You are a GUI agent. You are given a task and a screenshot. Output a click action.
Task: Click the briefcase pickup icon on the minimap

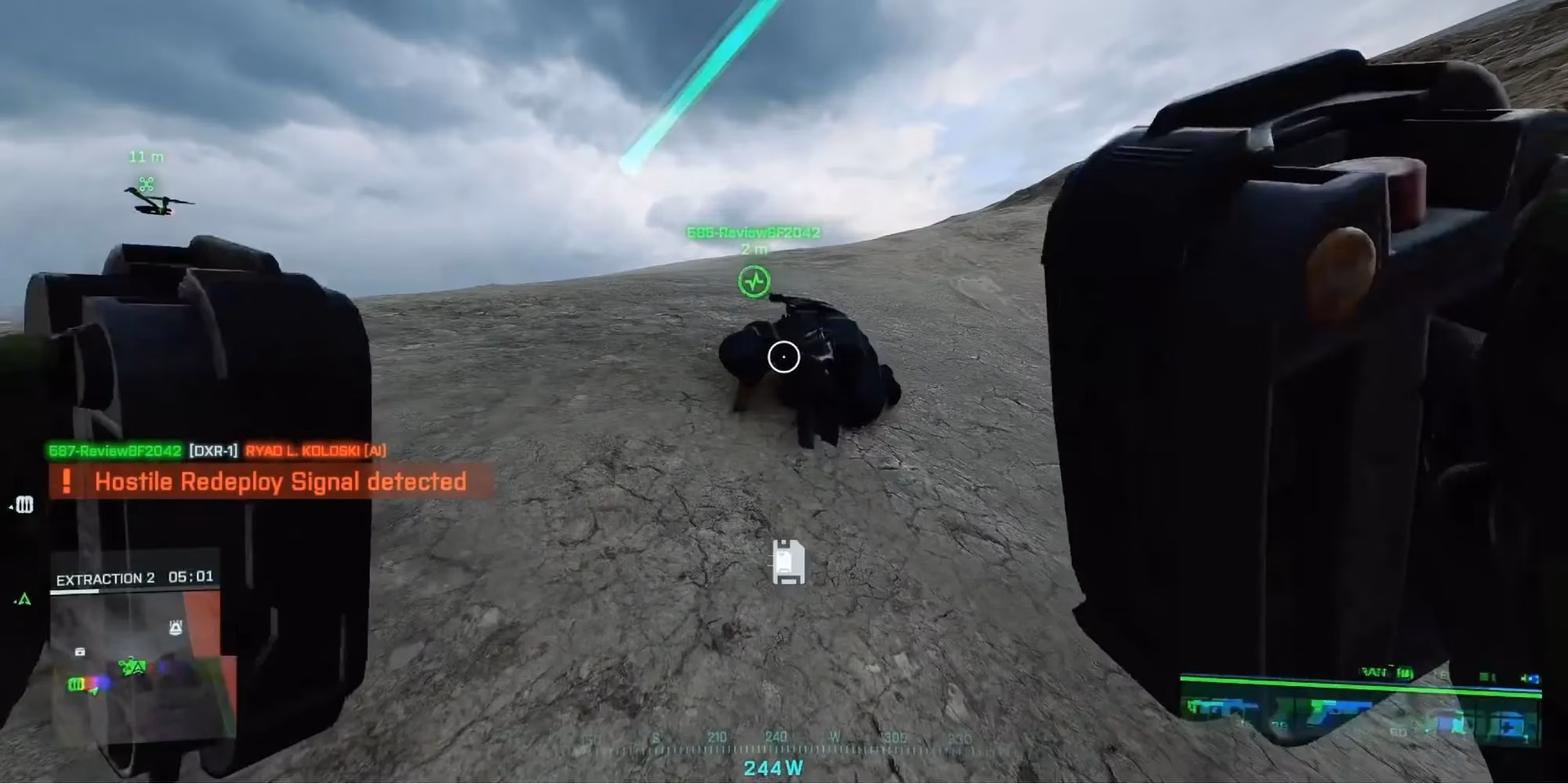[81, 652]
